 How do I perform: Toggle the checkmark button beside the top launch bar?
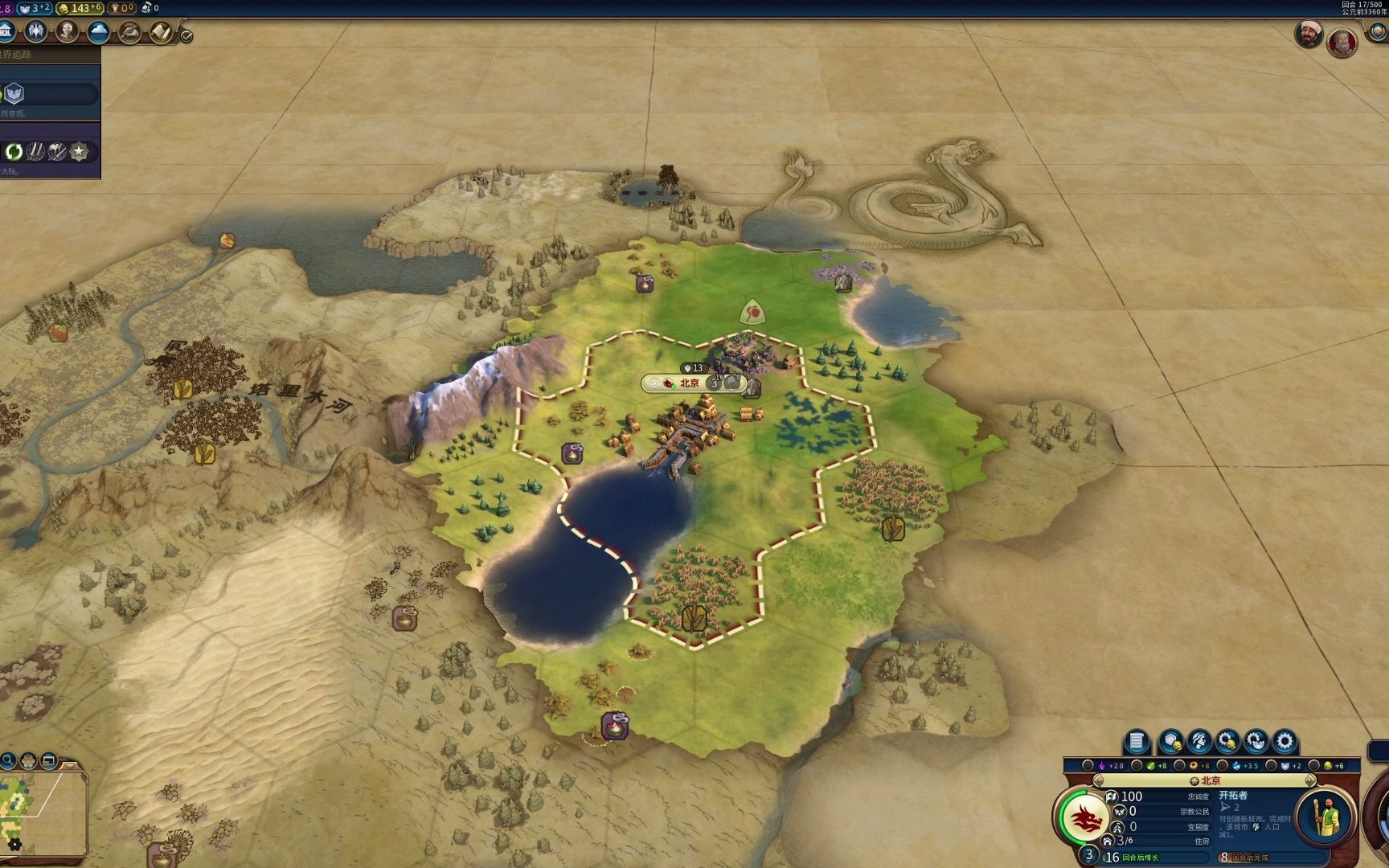coord(186,35)
